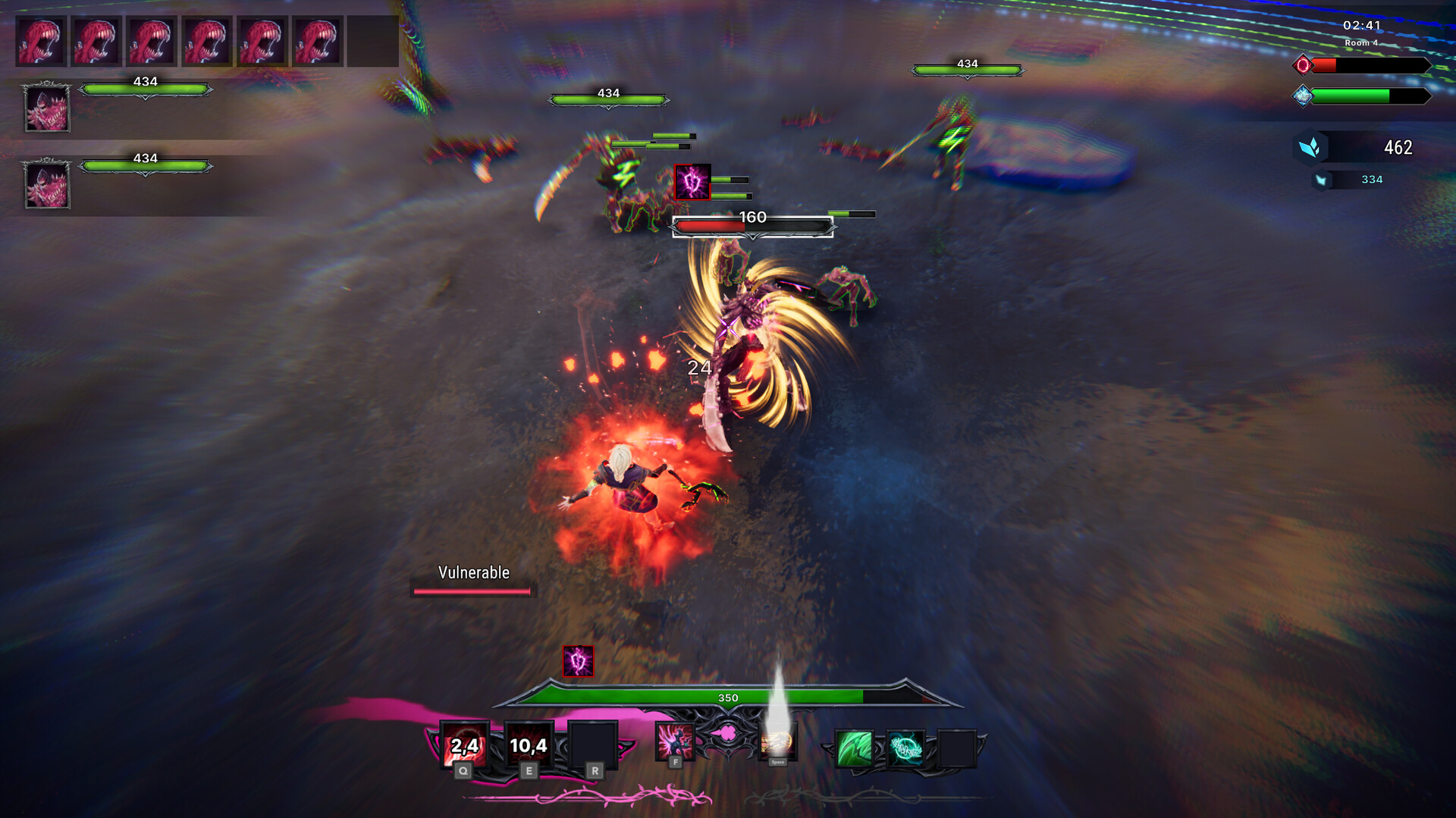1456x818 pixels.
Task: Activate the teal lightning orb ability
Action: pos(905,748)
